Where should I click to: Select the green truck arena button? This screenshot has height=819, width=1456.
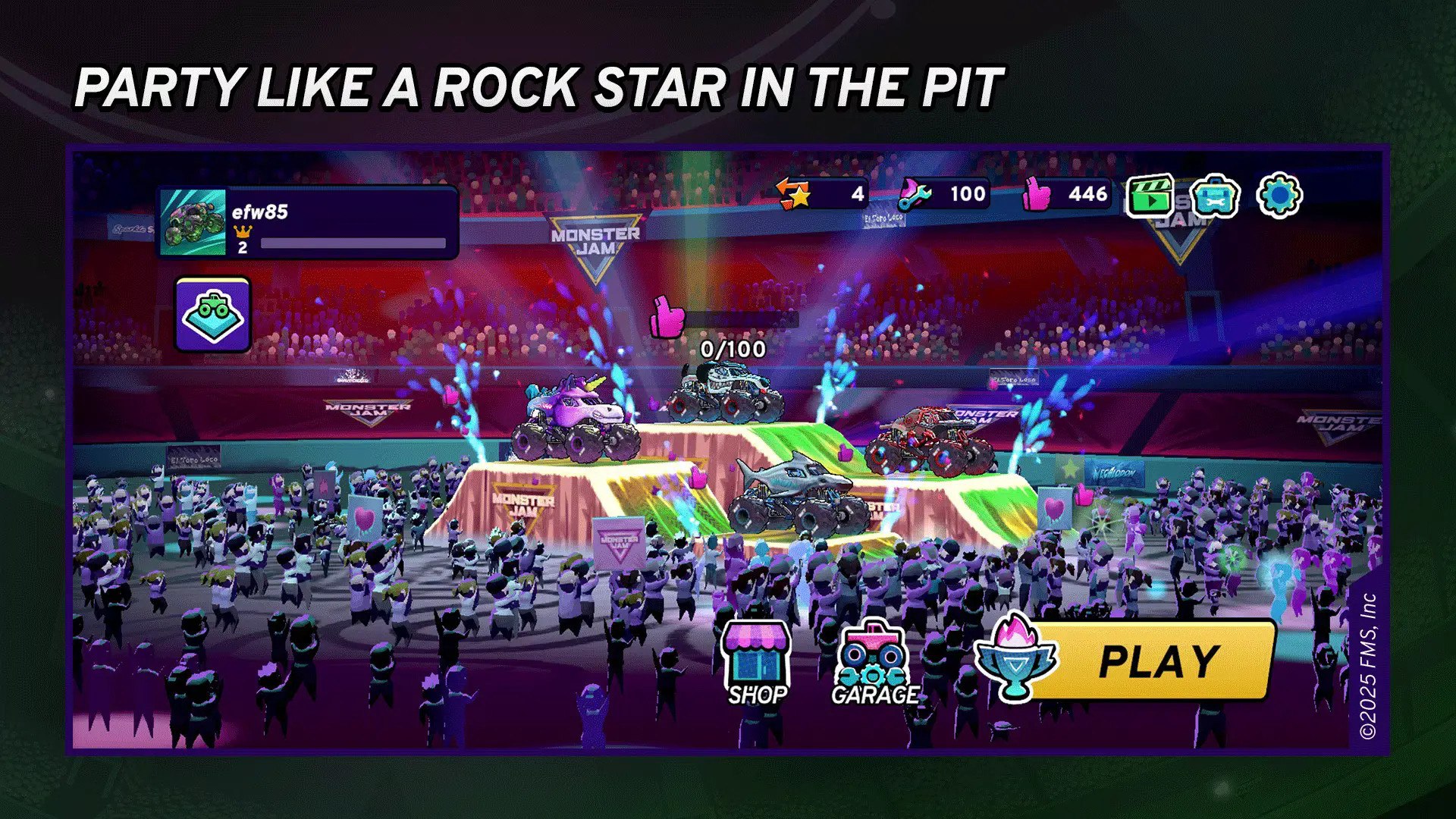(213, 314)
